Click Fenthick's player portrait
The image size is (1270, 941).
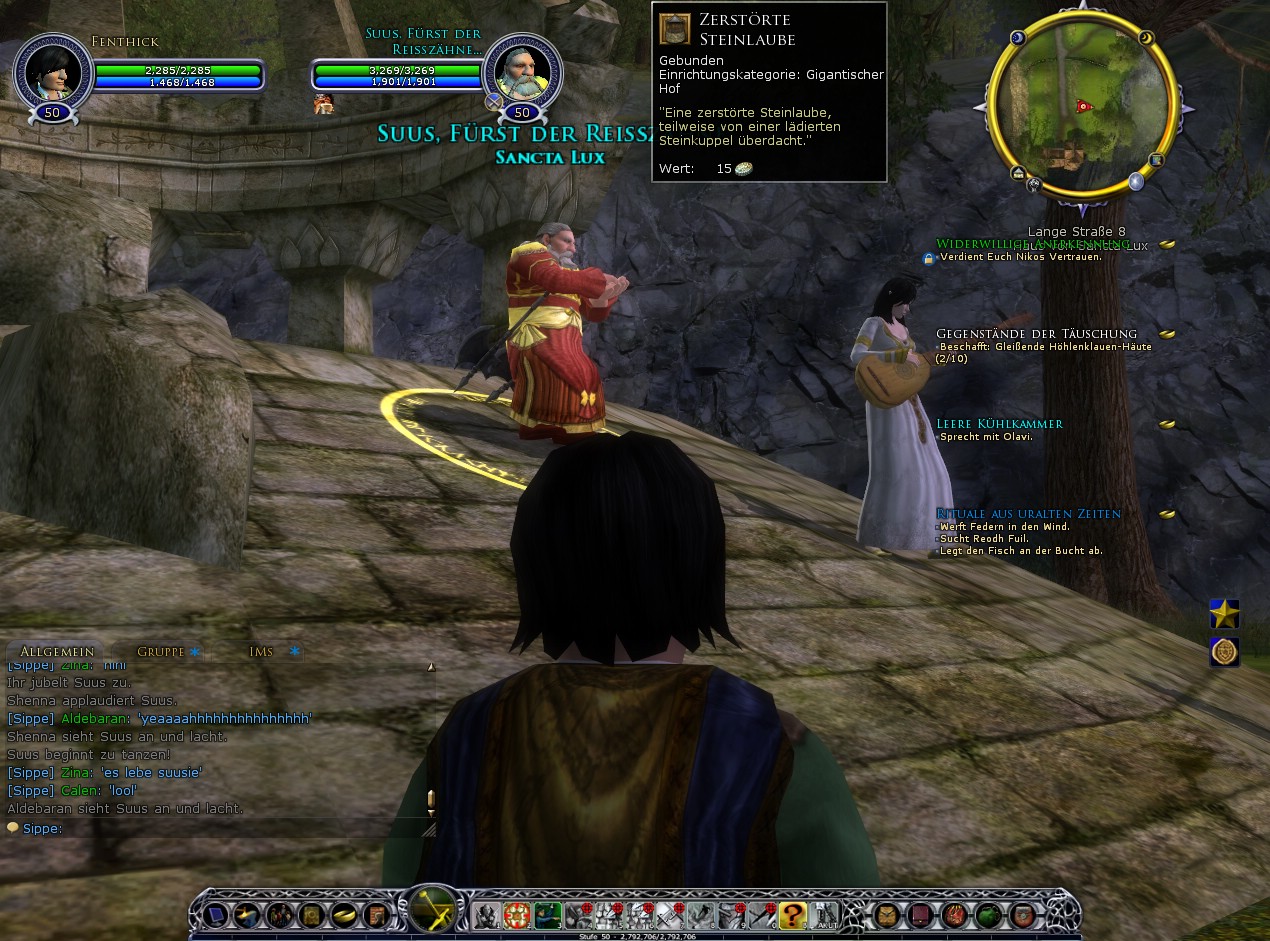point(52,71)
